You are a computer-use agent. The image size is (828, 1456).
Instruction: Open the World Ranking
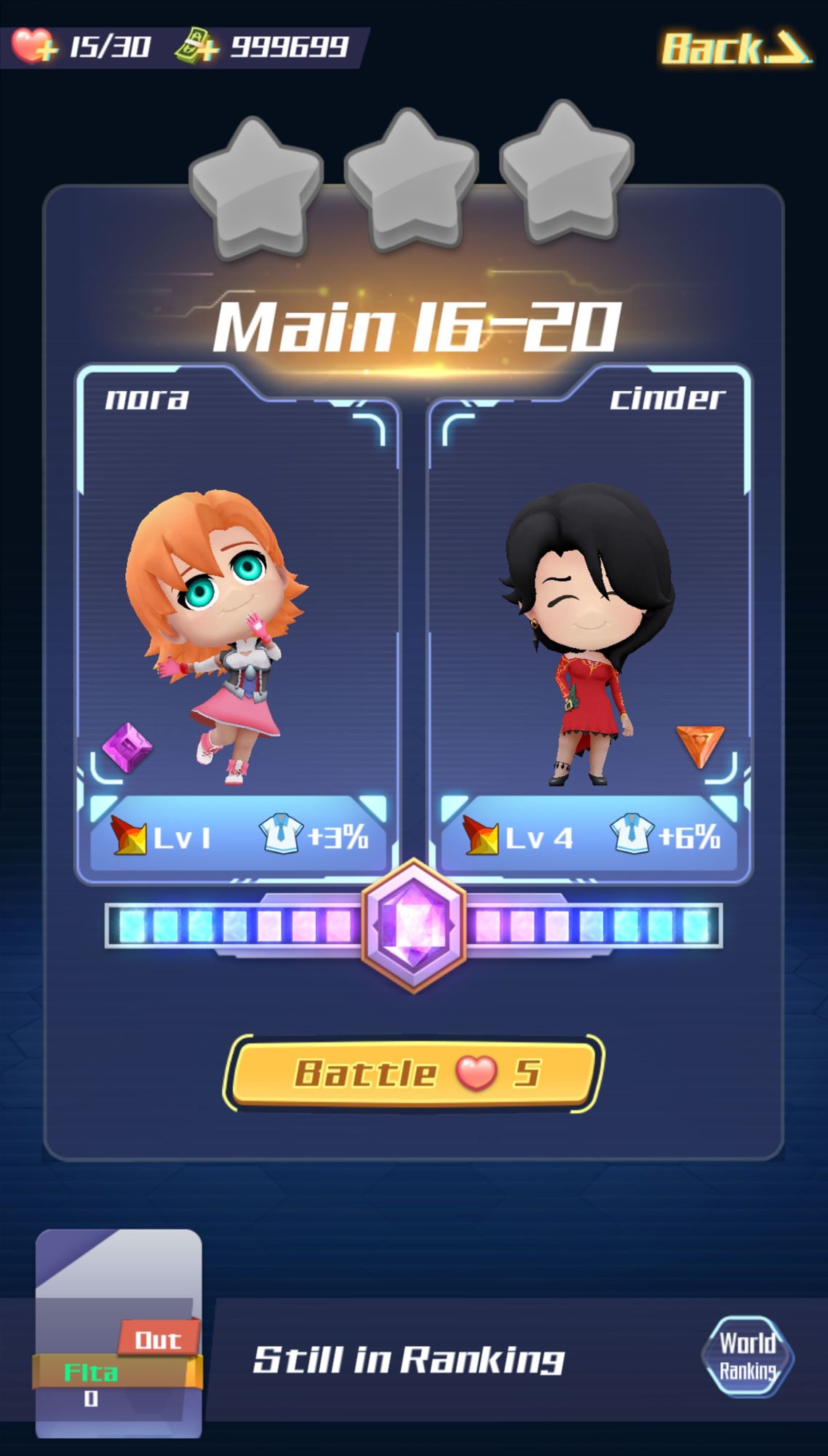[x=747, y=1356]
